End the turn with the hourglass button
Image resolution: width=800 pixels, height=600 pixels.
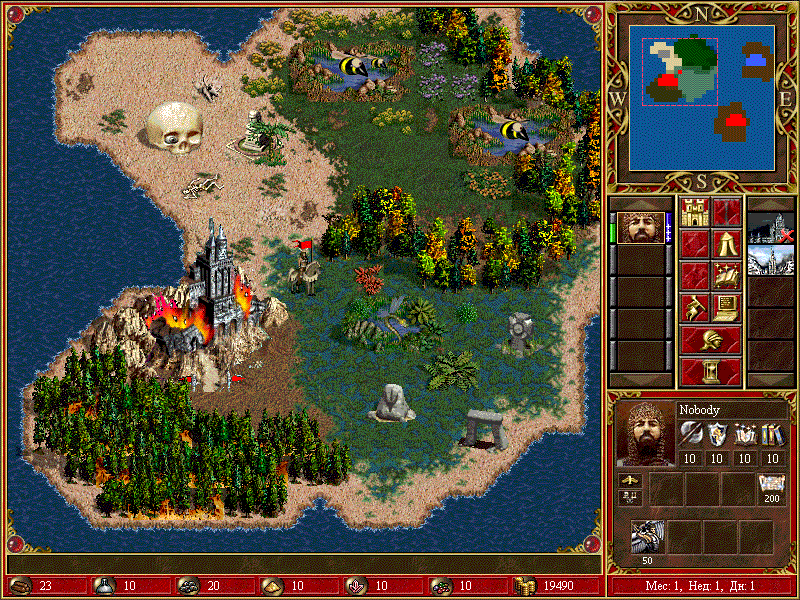[x=710, y=371]
